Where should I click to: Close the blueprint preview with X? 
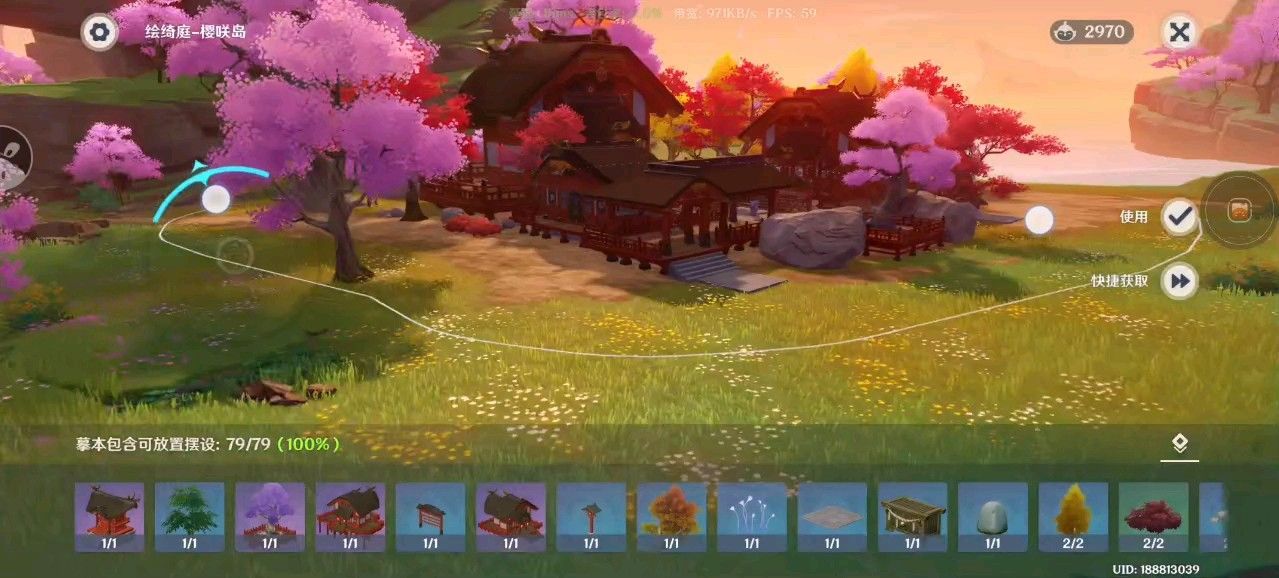[x=1180, y=32]
